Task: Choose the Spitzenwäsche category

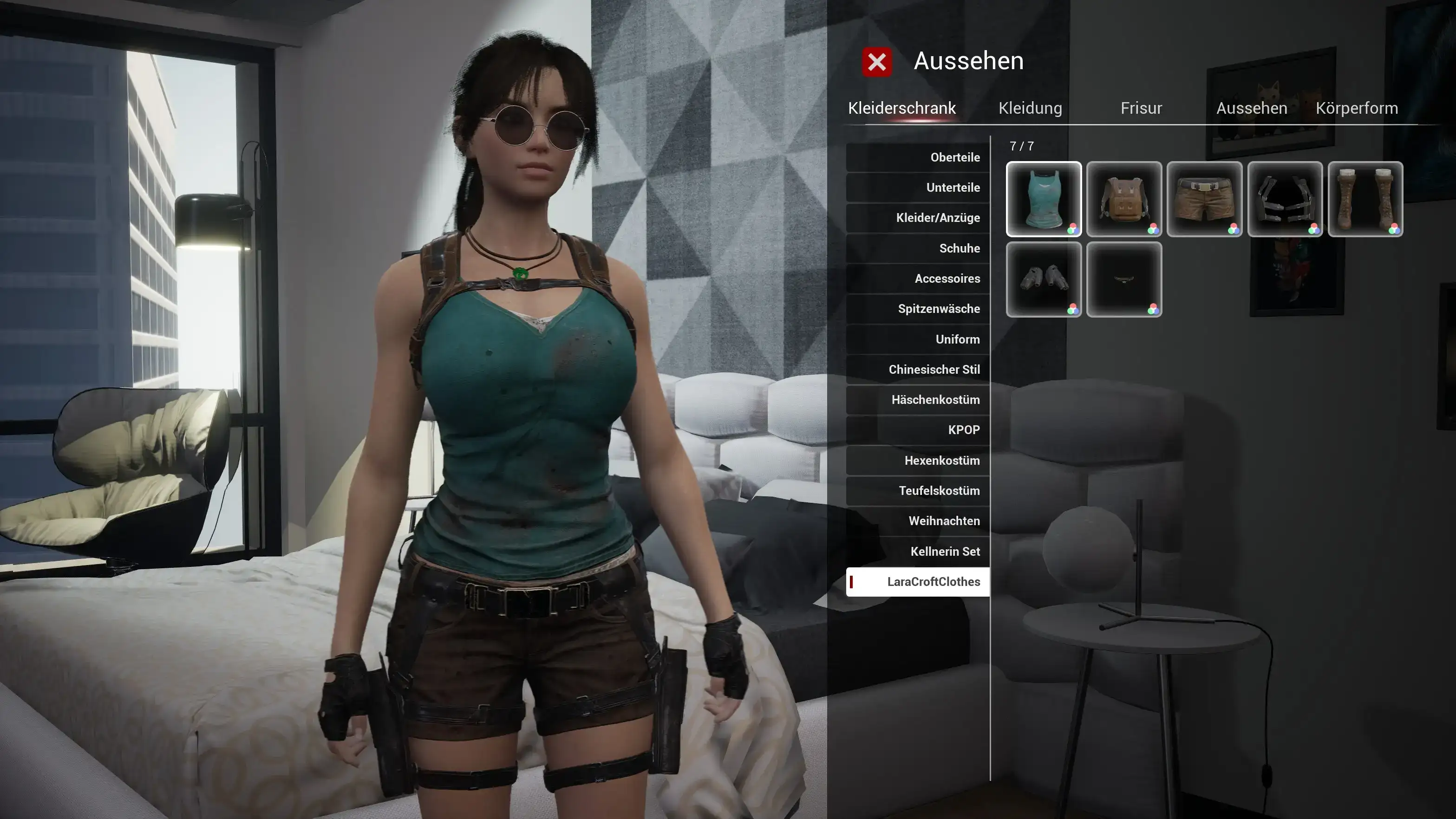Action: click(919, 309)
